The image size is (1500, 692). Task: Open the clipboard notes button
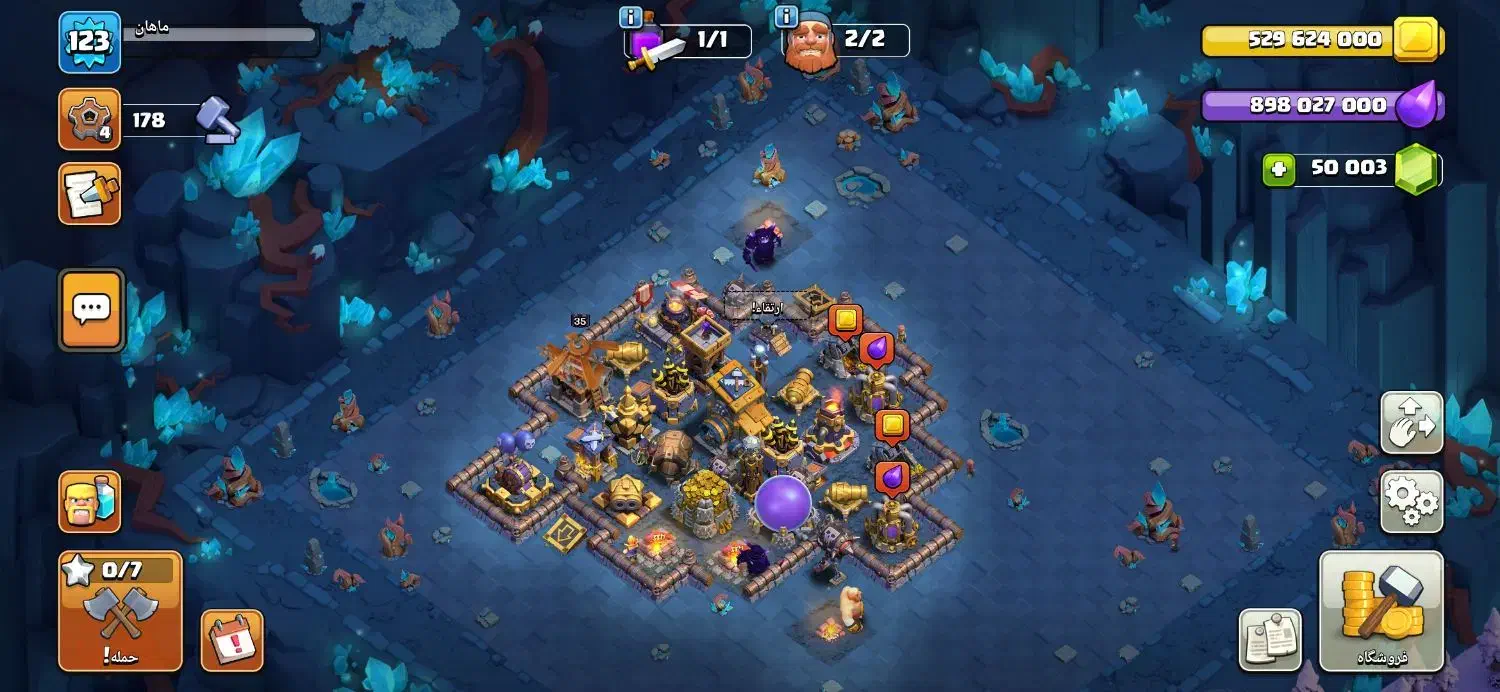pyautogui.click(x=1270, y=639)
